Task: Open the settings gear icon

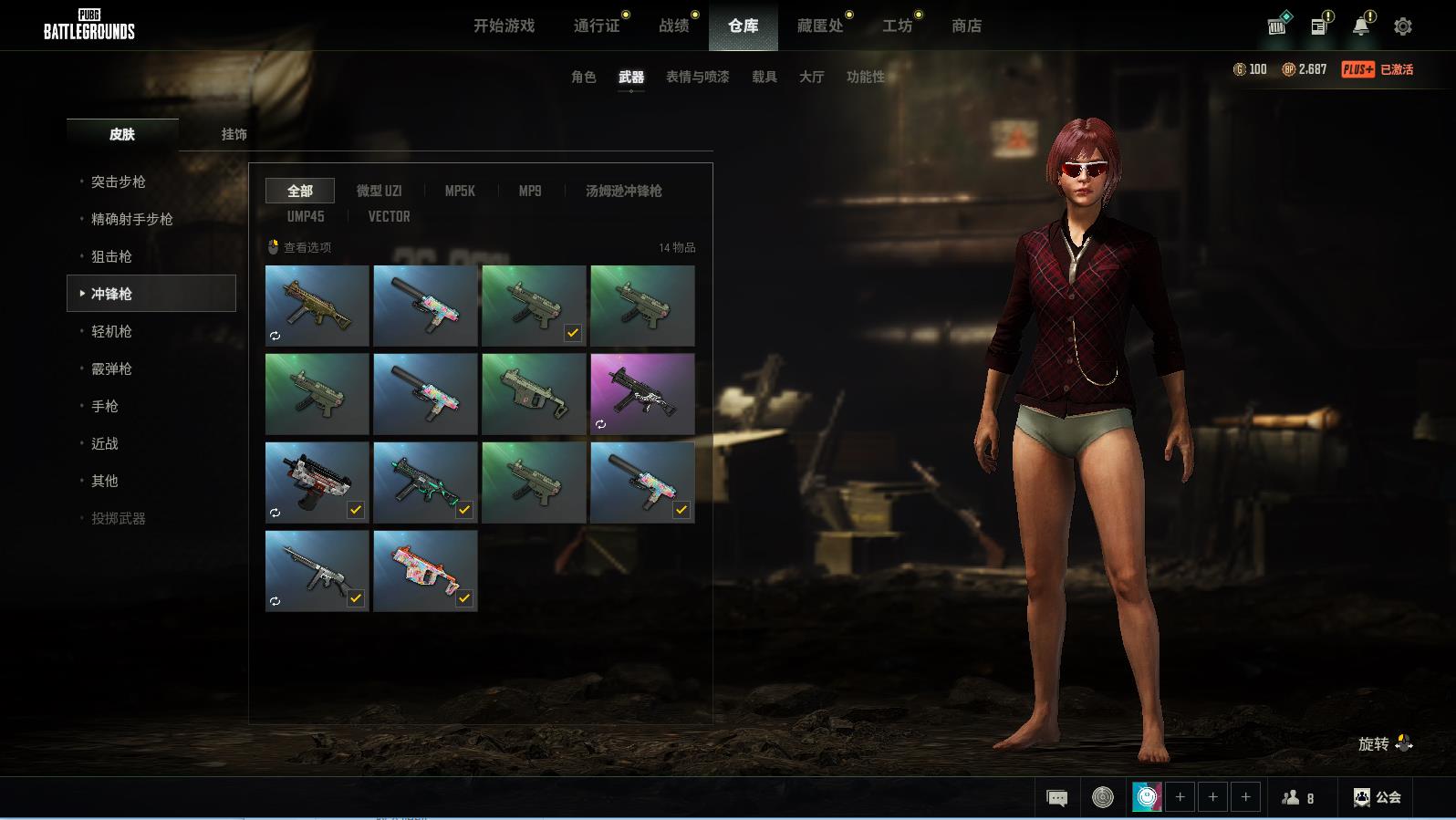Action: pos(1403,26)
